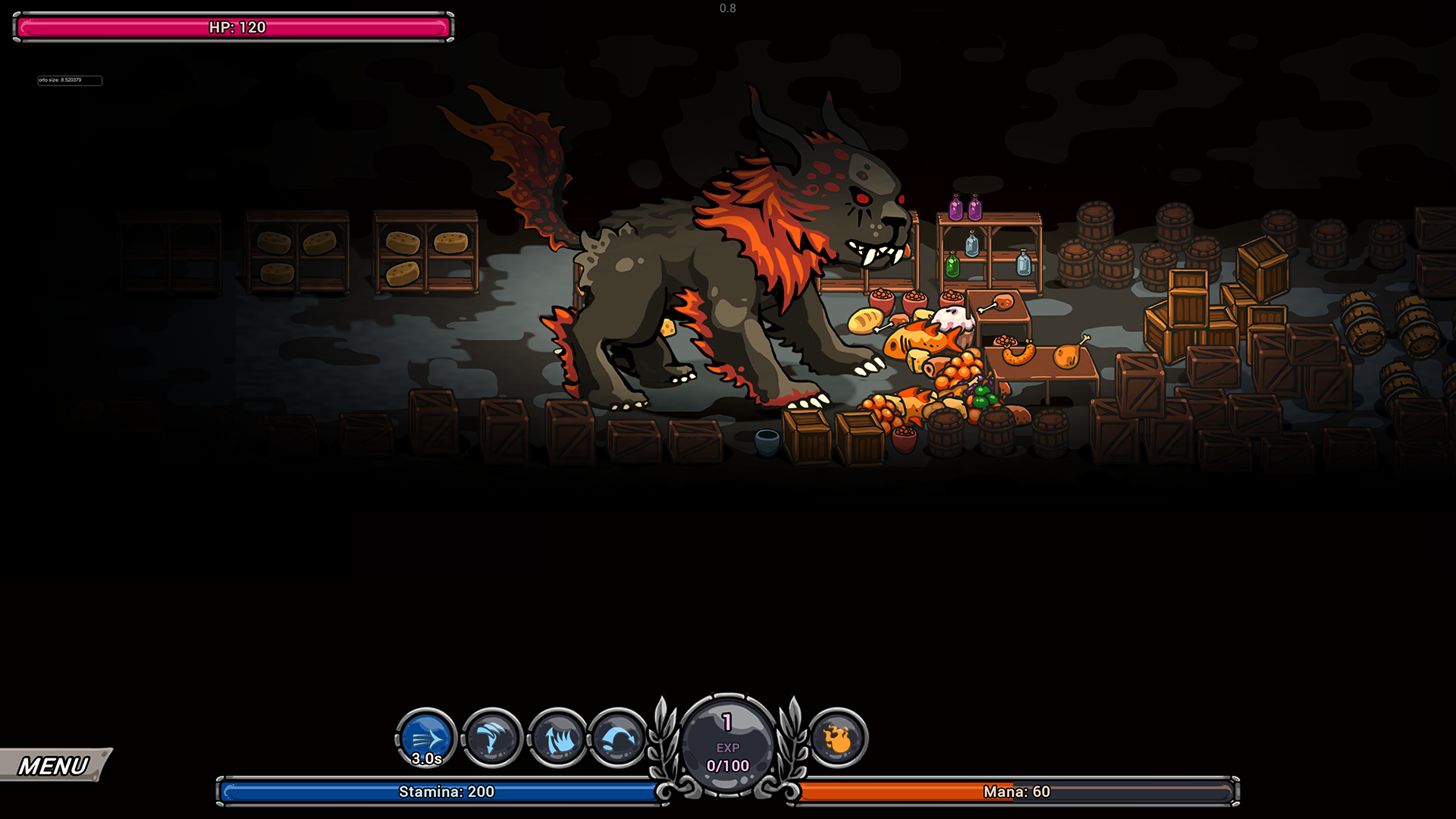The image size is (1456, 819).
Task: Click the HP: 120 health bar
Action: point(235,27)
